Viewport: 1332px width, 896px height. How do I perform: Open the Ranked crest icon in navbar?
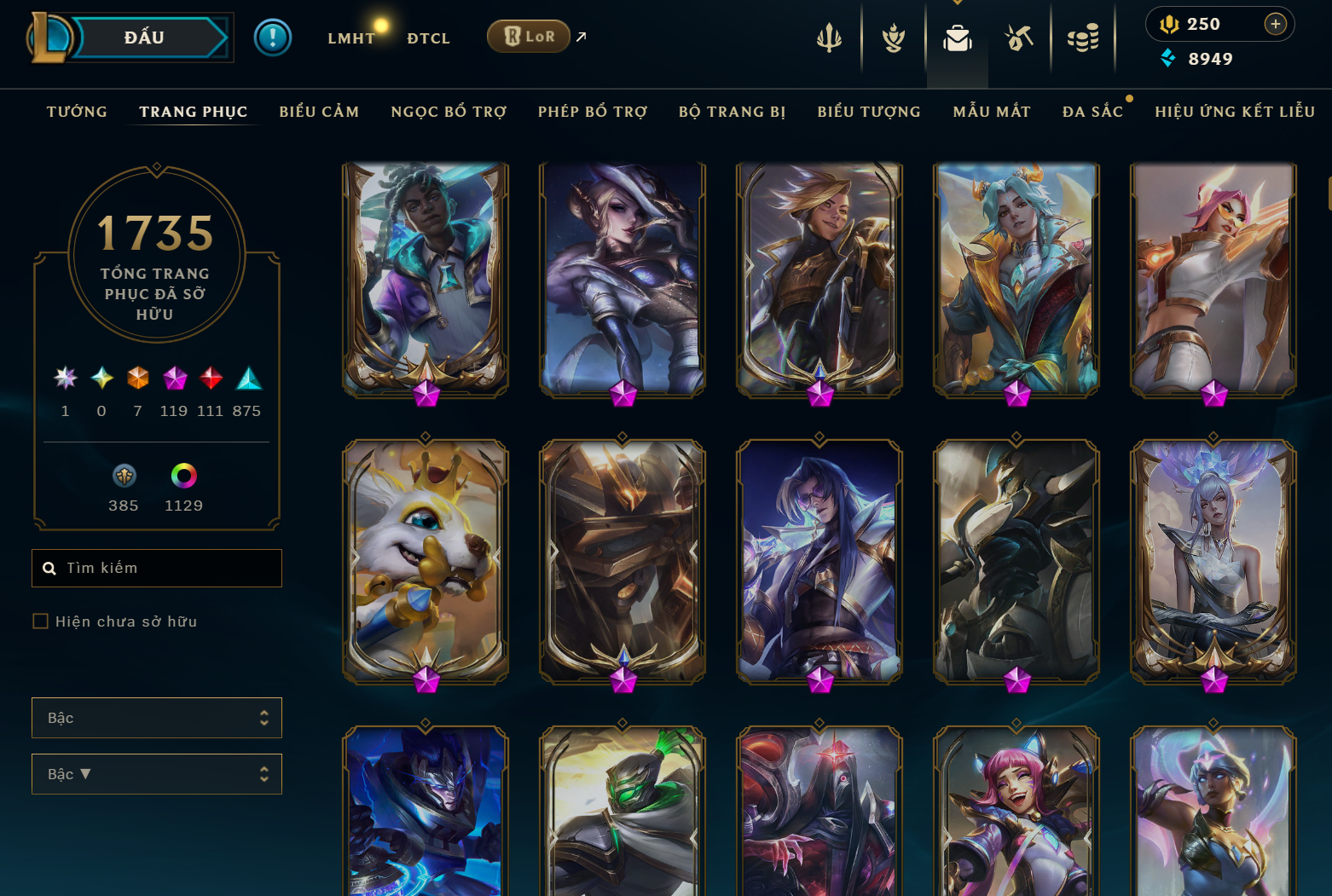[893, 38]
